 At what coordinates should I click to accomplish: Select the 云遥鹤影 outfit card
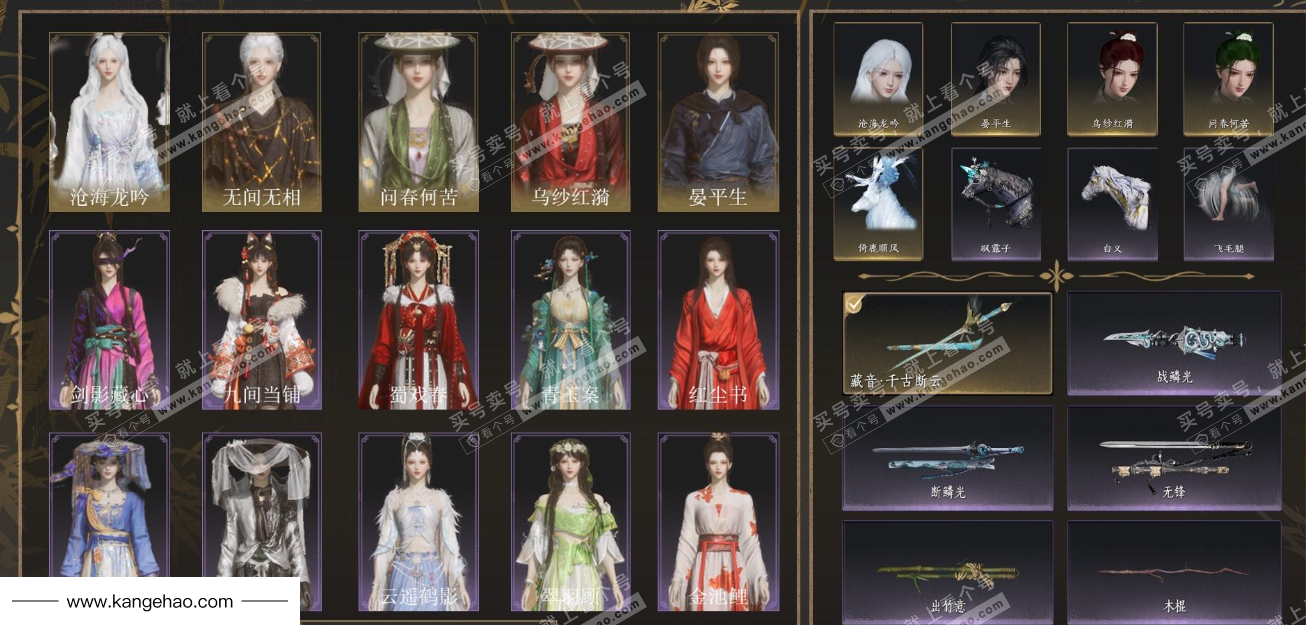418,520
